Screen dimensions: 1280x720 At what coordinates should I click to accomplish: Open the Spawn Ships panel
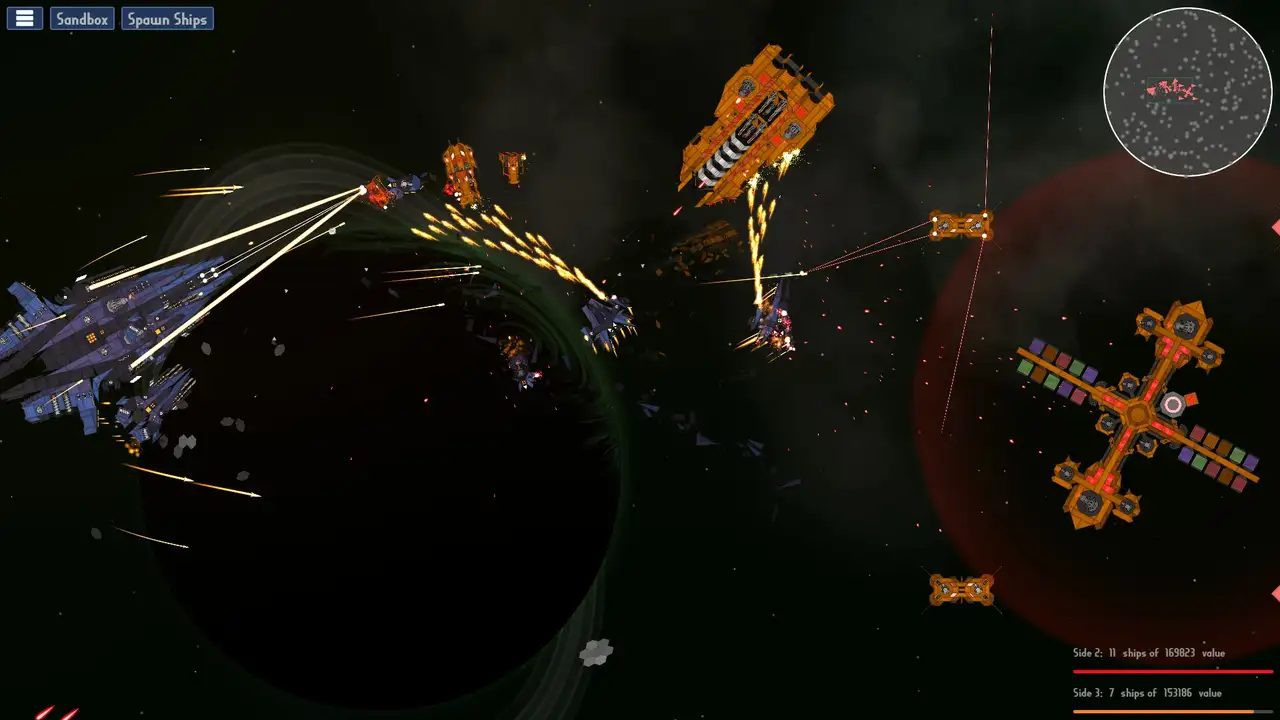coord(167,17)
